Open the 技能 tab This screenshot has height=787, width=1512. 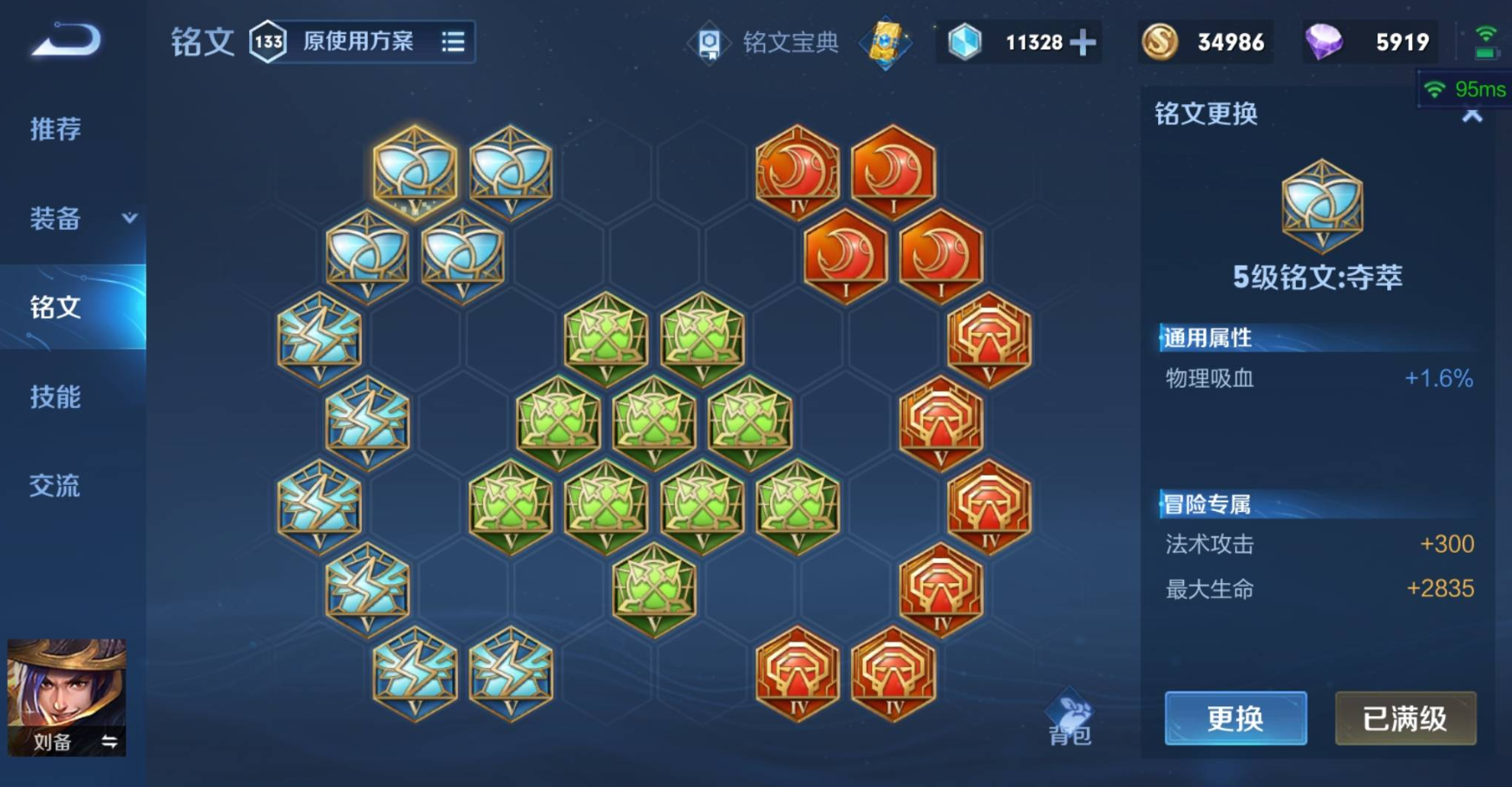click(x=56, y=397)
